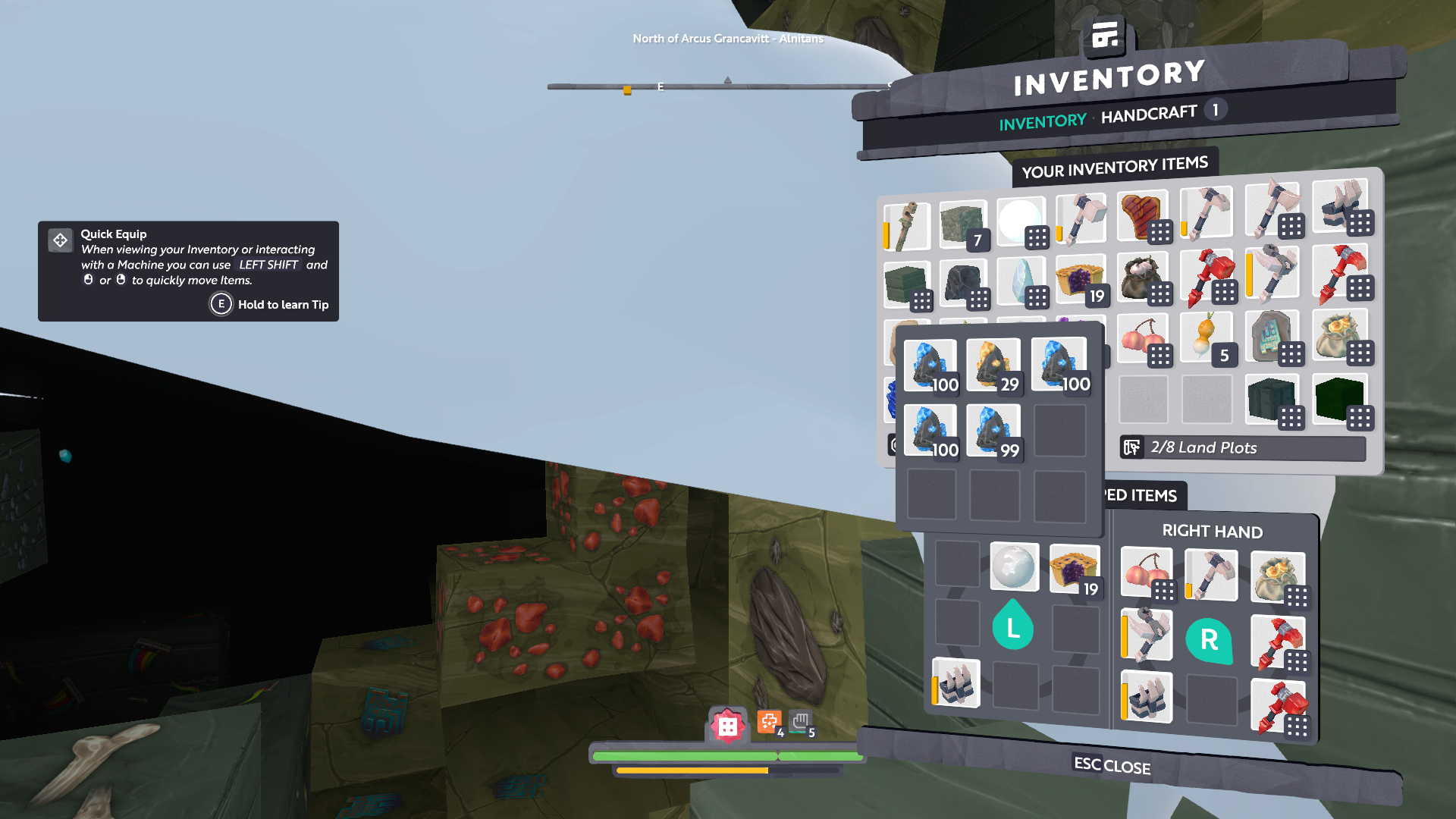Screen dimensions: 1456x819
Task: Close the inventory with ESC Close
Action: point(1112,765)
